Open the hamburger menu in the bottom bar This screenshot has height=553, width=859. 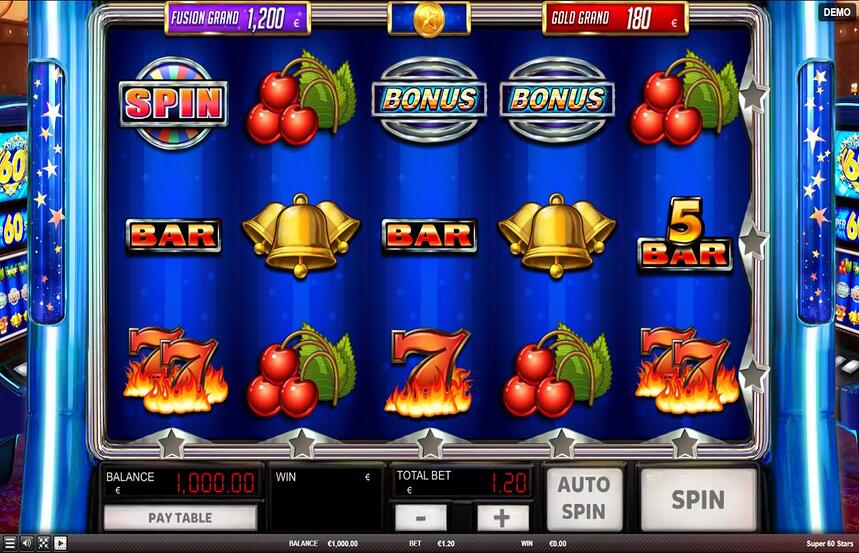(x=9, y=543)
